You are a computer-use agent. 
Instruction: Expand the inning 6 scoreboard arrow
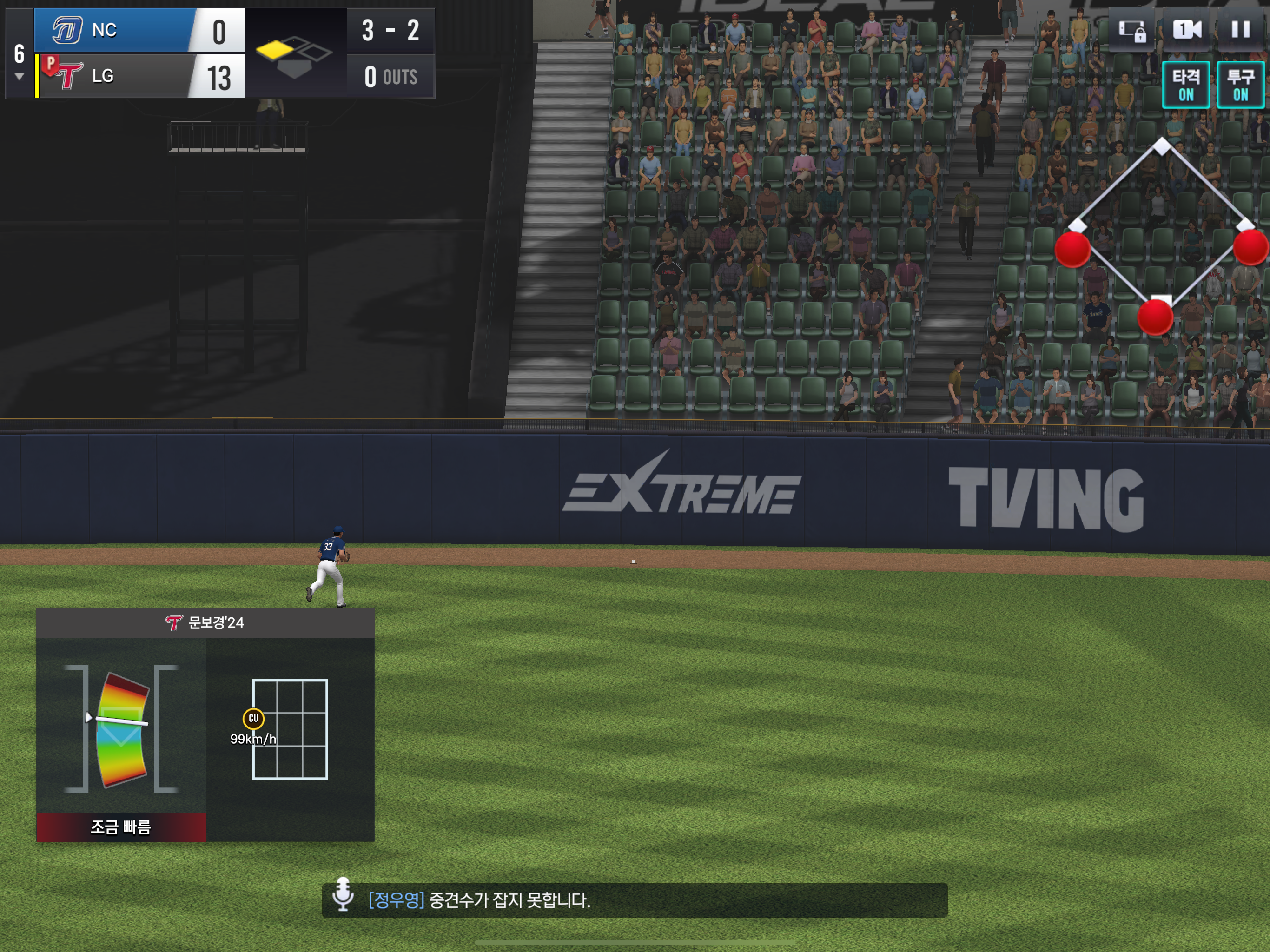pos(19,76)
